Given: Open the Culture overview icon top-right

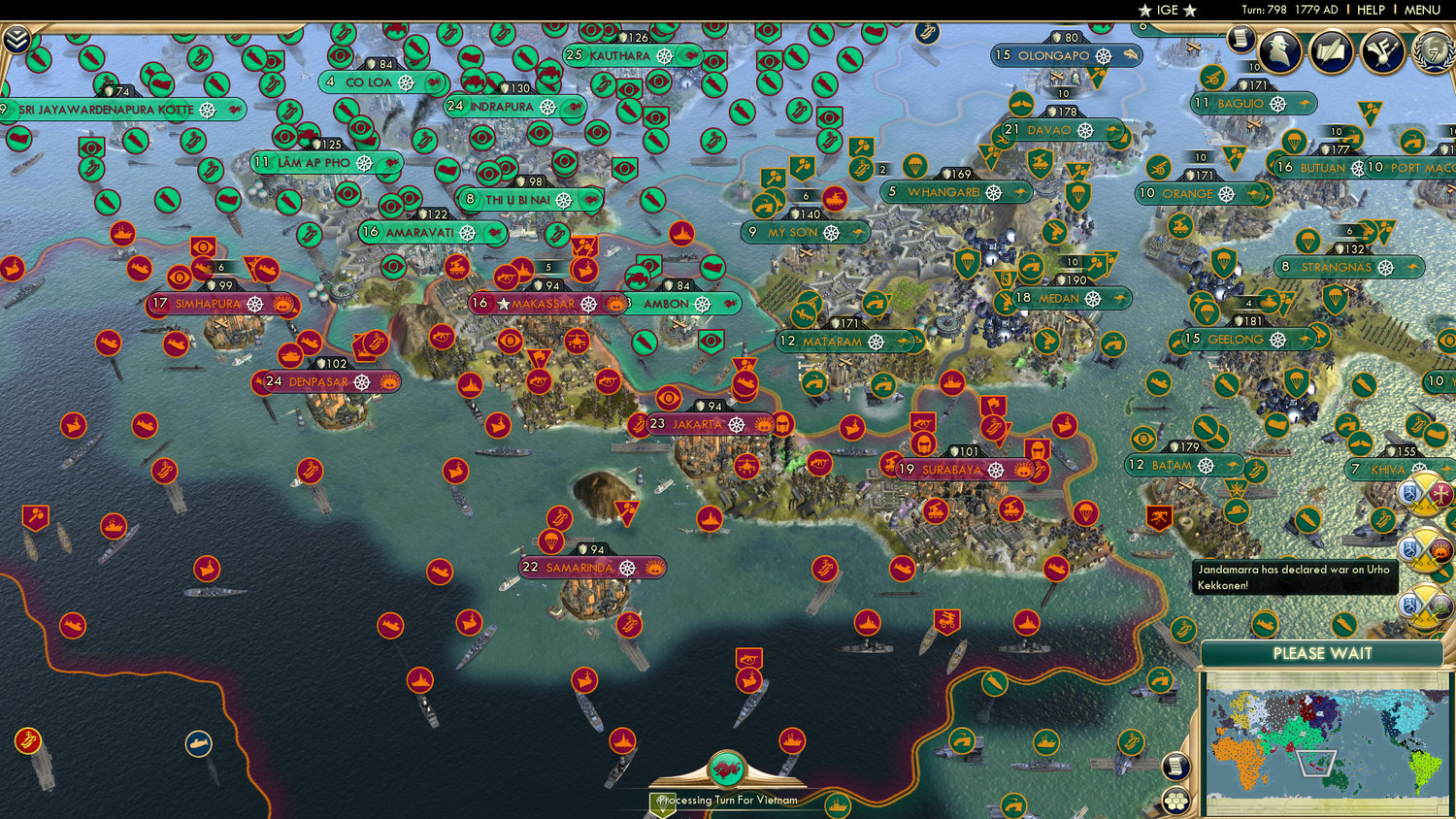Looking at the screenshot, I should coord(1382,50).
